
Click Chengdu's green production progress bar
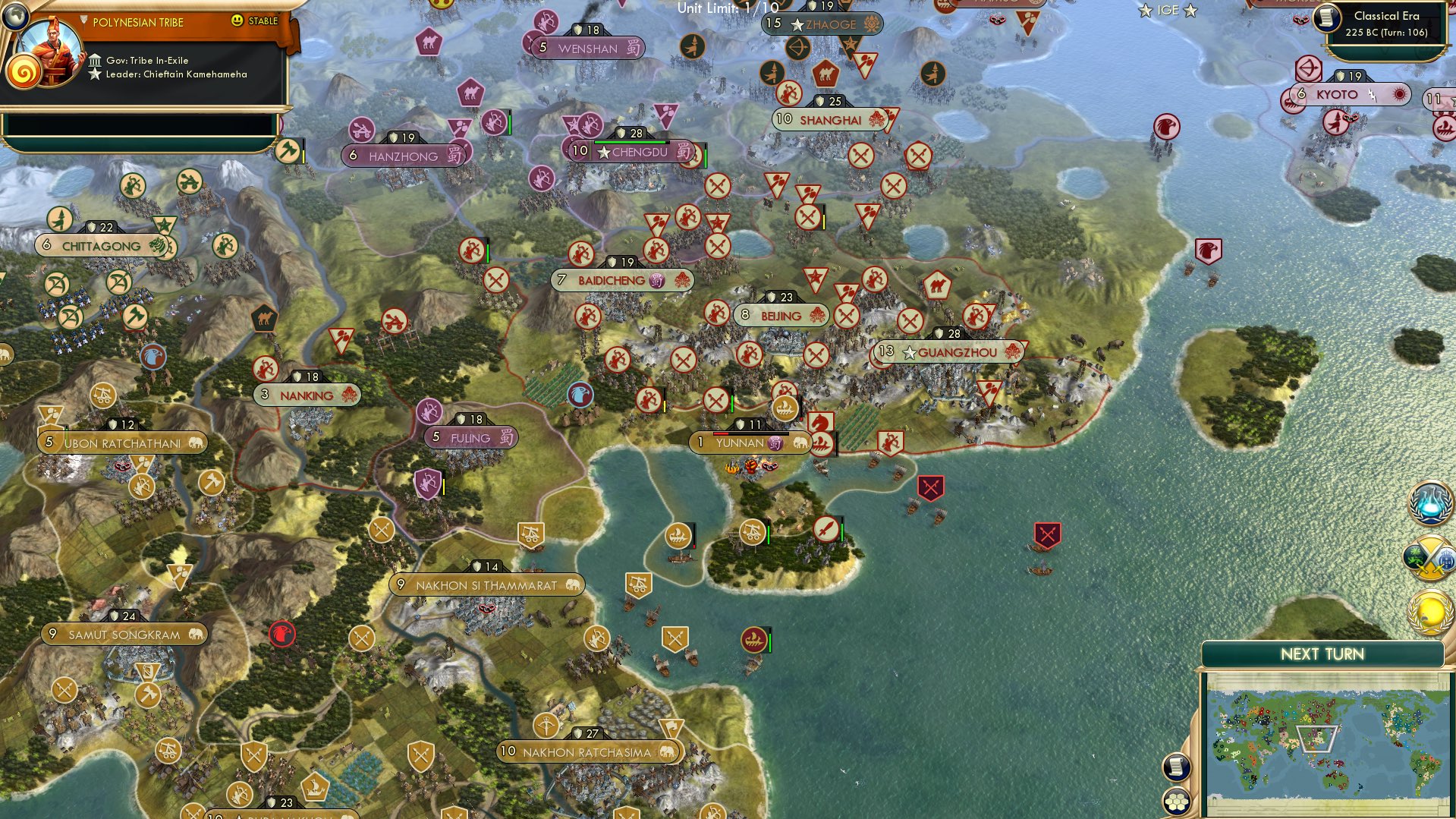click(x=630, y=143)
